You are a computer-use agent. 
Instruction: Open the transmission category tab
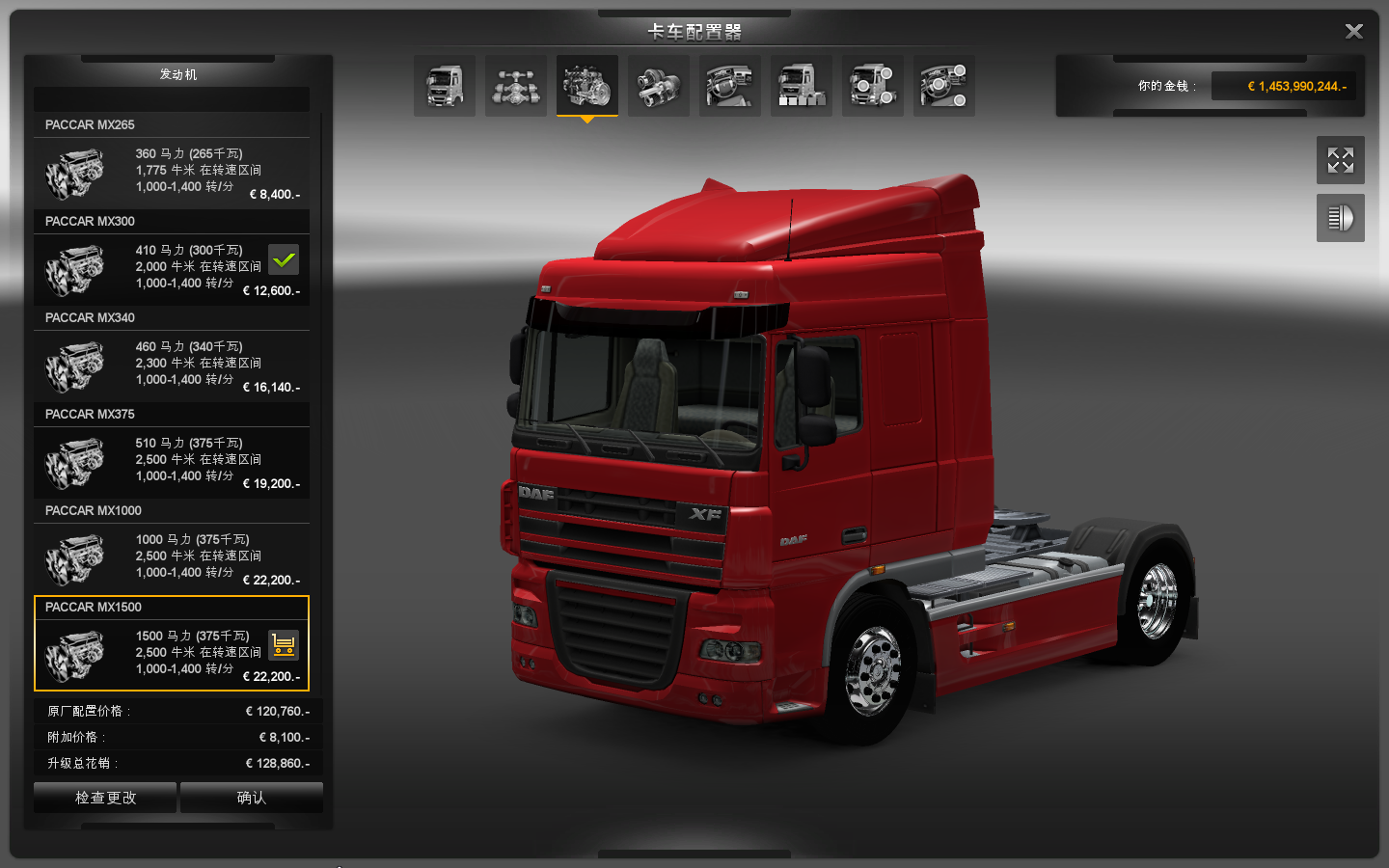click(x=659, y=86)
